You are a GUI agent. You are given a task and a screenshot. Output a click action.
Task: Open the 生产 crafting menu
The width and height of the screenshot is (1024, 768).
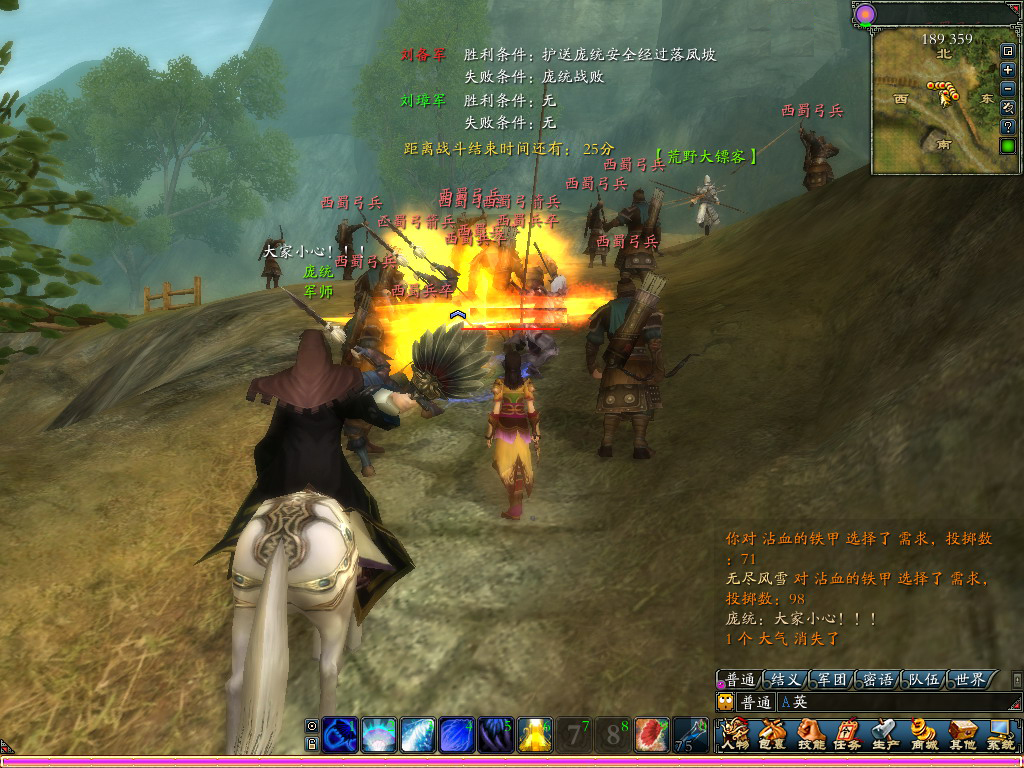[x=885, y=735]
